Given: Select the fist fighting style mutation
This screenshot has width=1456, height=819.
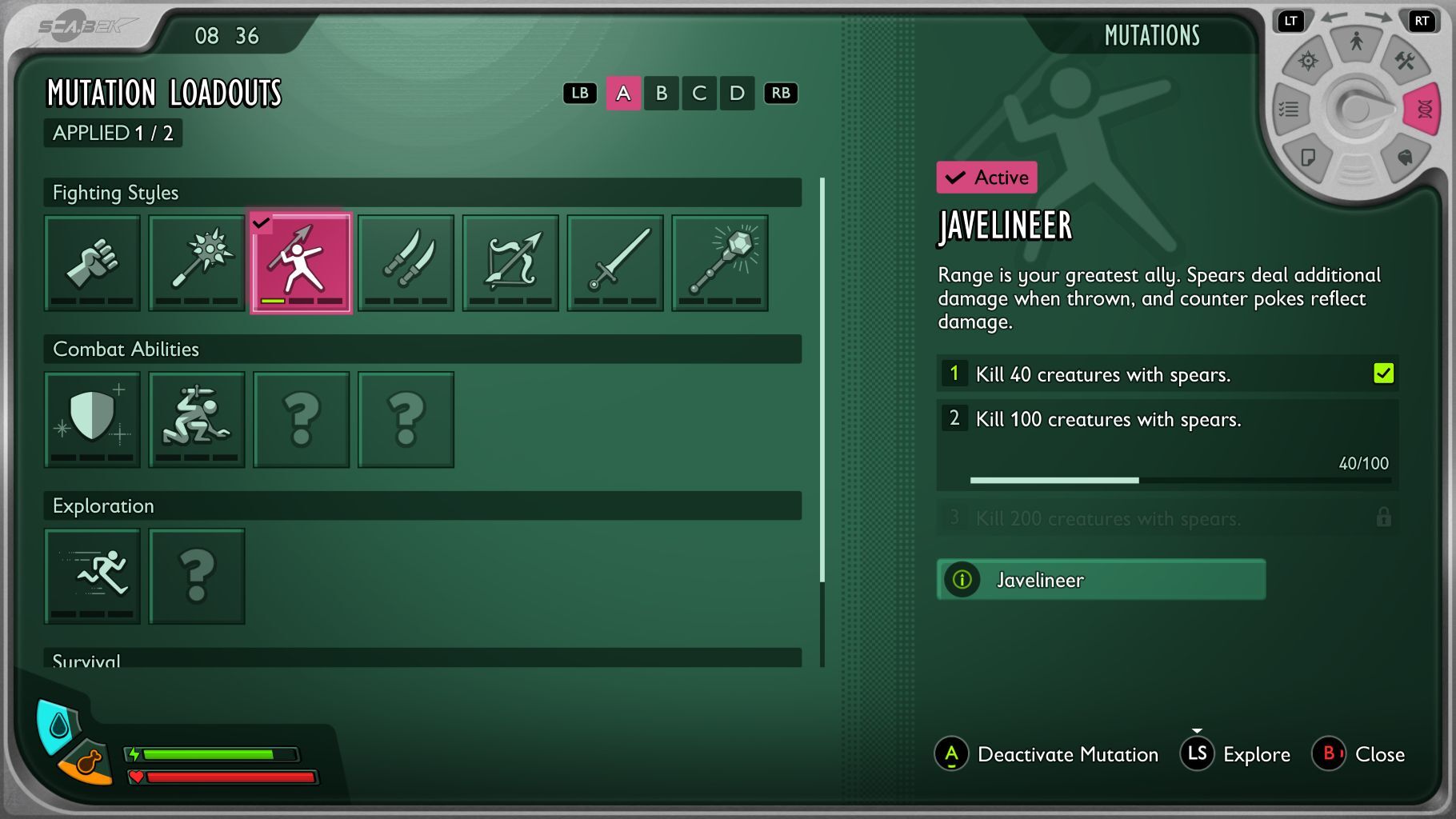Looking at the screenshot, I should pyautogui.click(x=92, y=262).
